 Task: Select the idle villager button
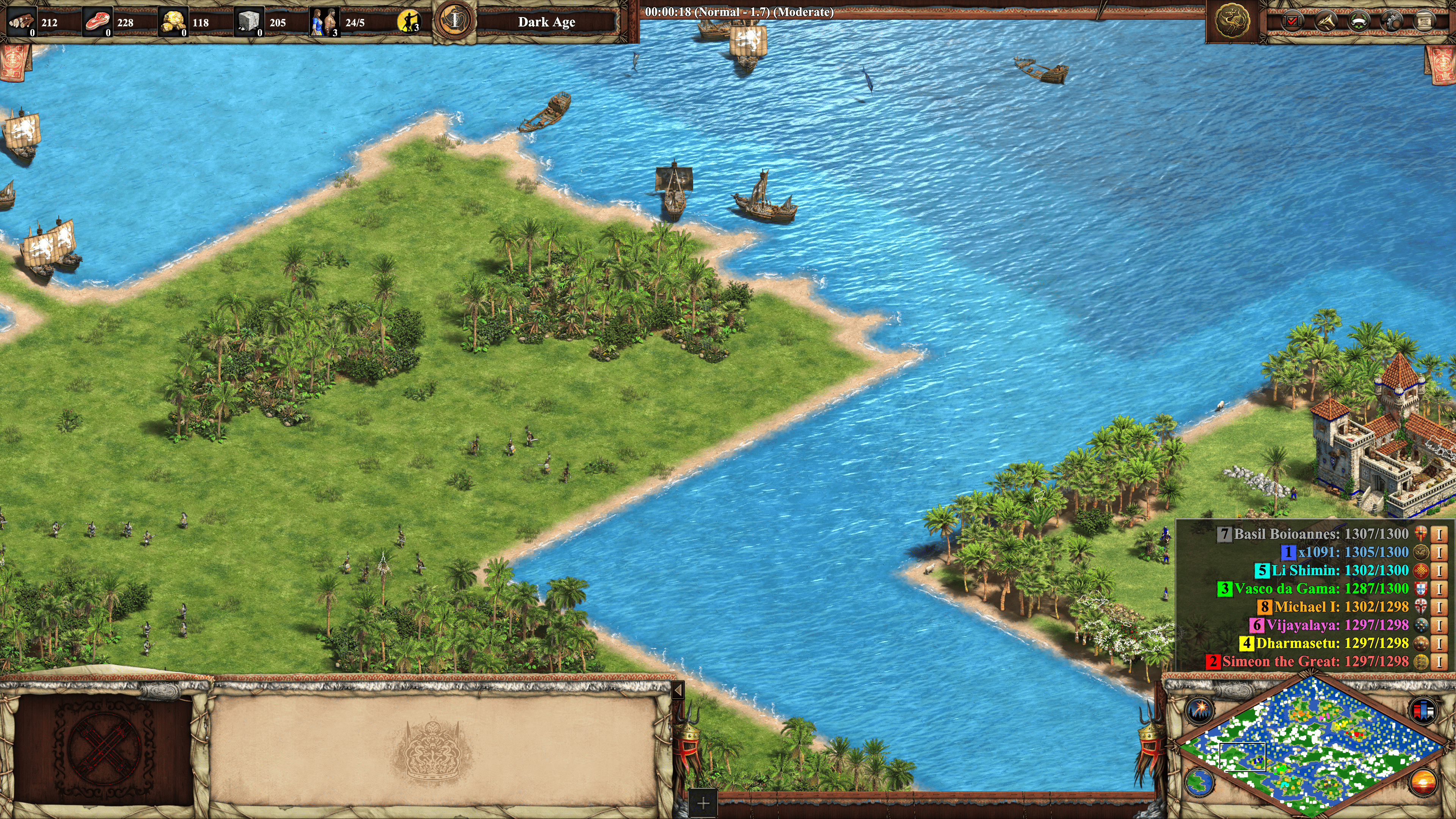408,22
